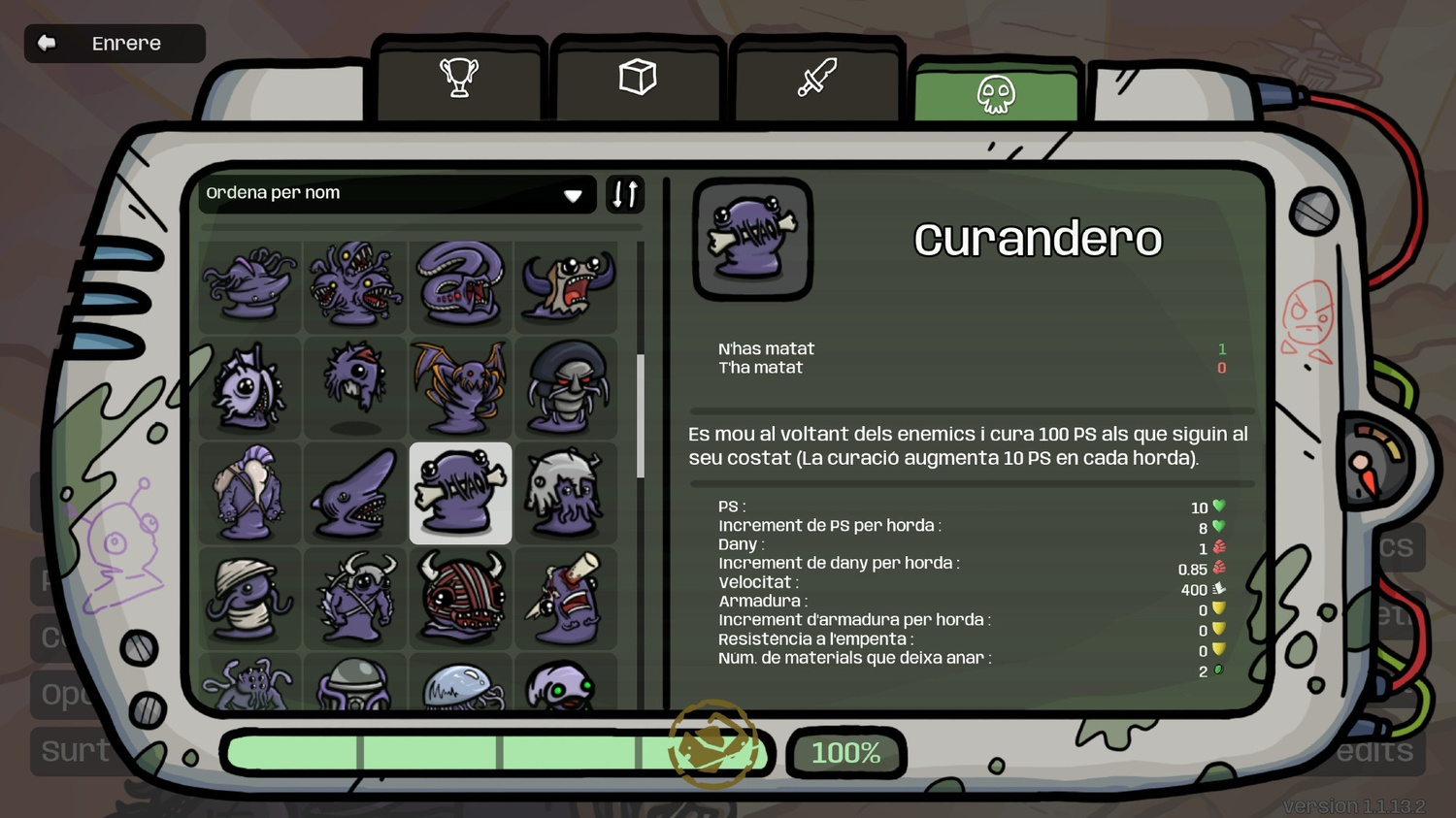Switch to the trophy achievements tab
Image resolution: width=1456 pixels, height=818 pixels.
(x=458, y=78)
